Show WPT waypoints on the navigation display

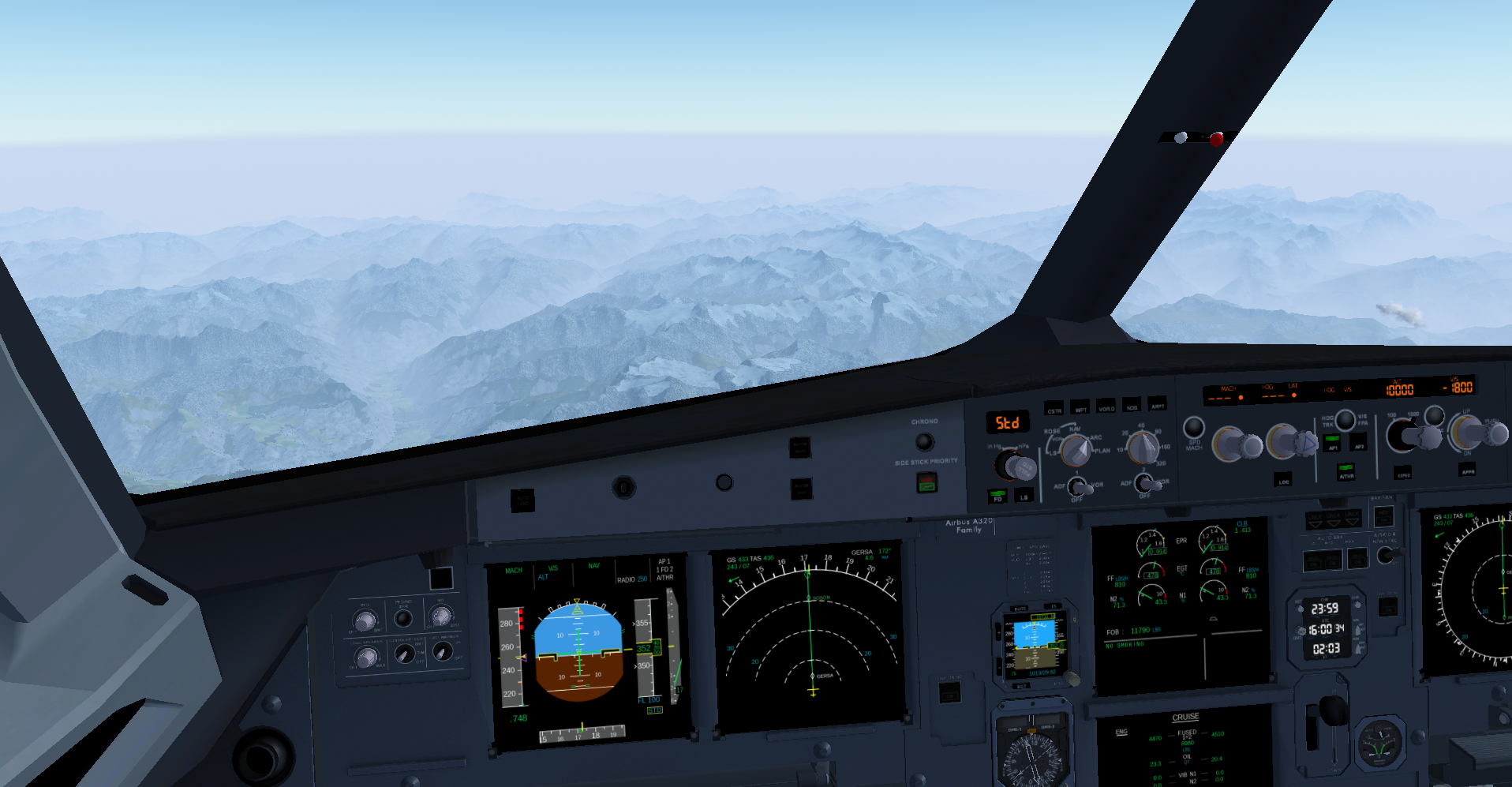[x=1080, y=407]
